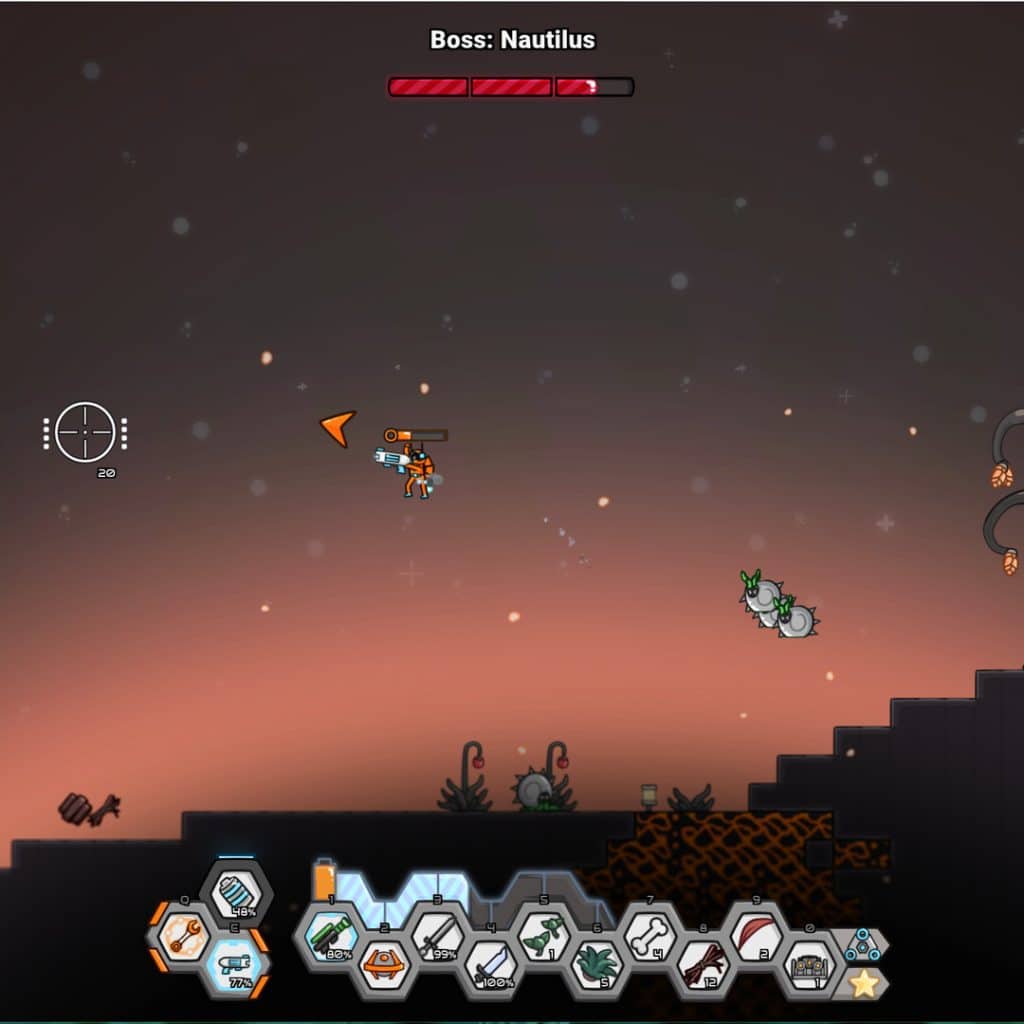Select the bundle of red sticks slot

[x=703, y=965]
